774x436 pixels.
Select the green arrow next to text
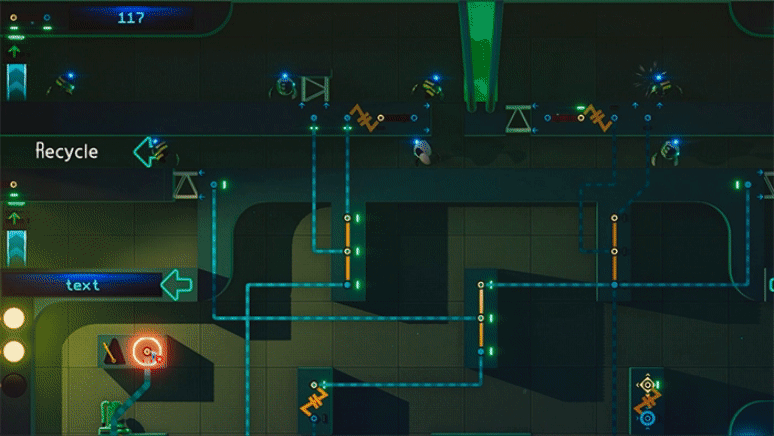point(177,284)
